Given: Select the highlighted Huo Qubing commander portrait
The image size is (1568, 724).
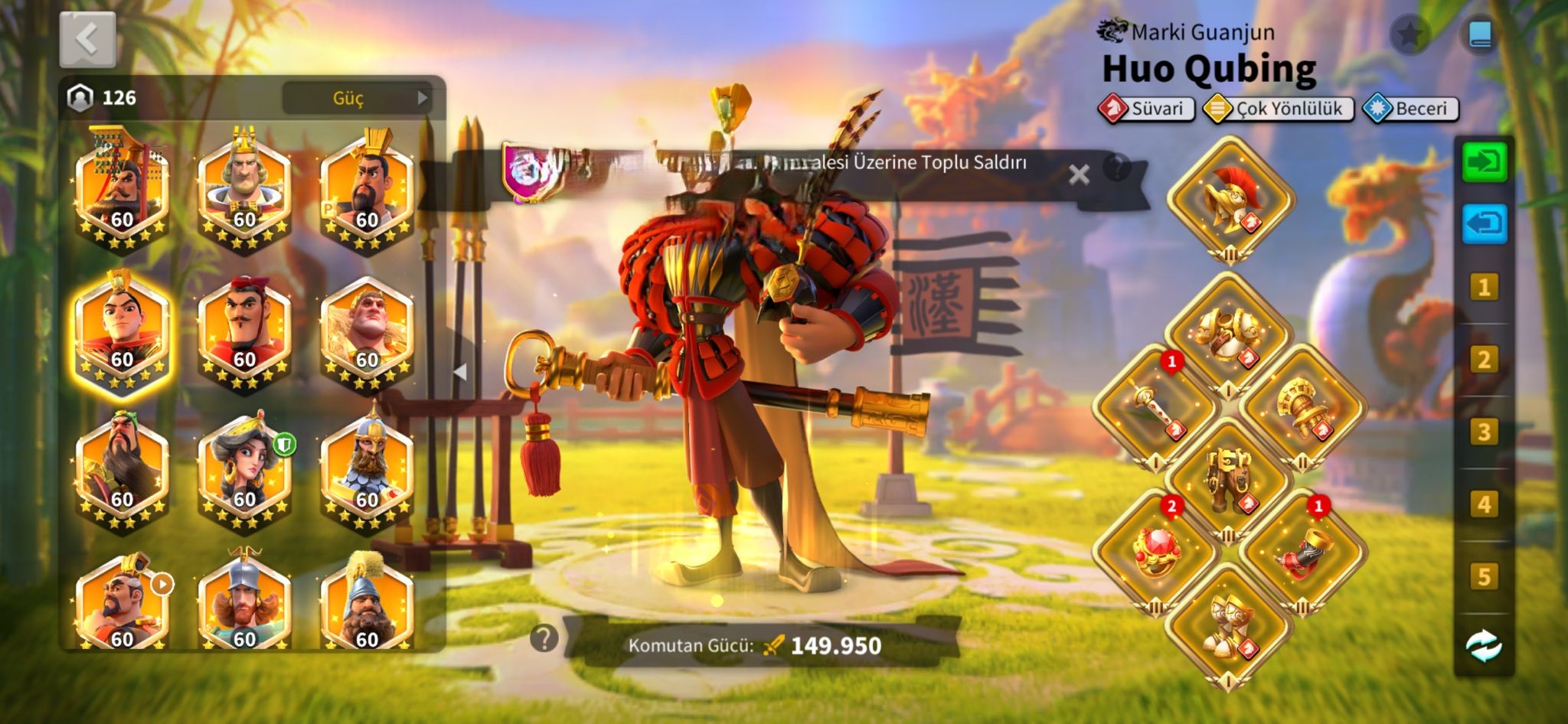Looking at the screenshot, I should (122, 333).
